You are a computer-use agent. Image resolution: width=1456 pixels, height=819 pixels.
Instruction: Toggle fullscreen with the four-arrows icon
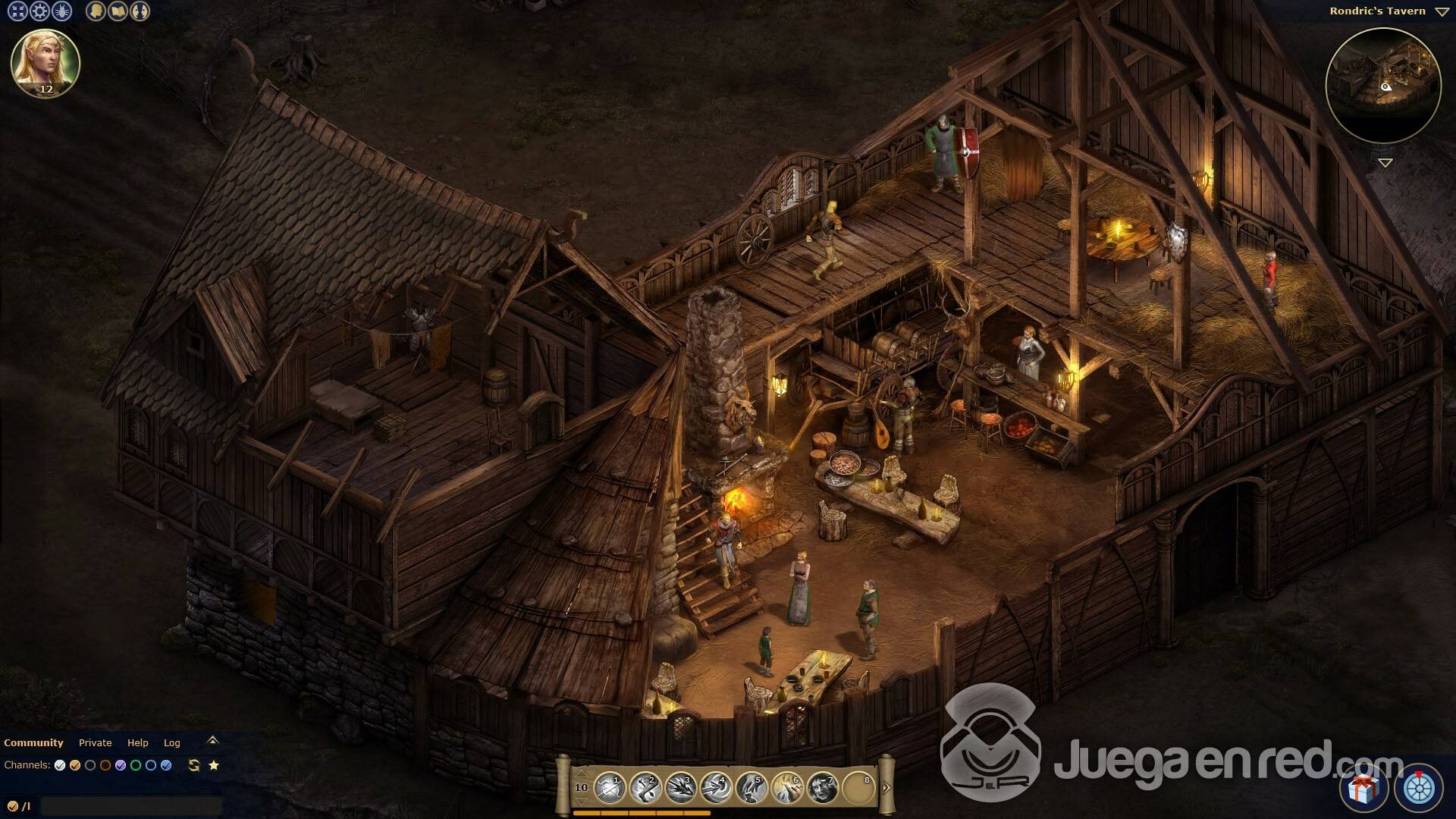(x=17, y=11)
